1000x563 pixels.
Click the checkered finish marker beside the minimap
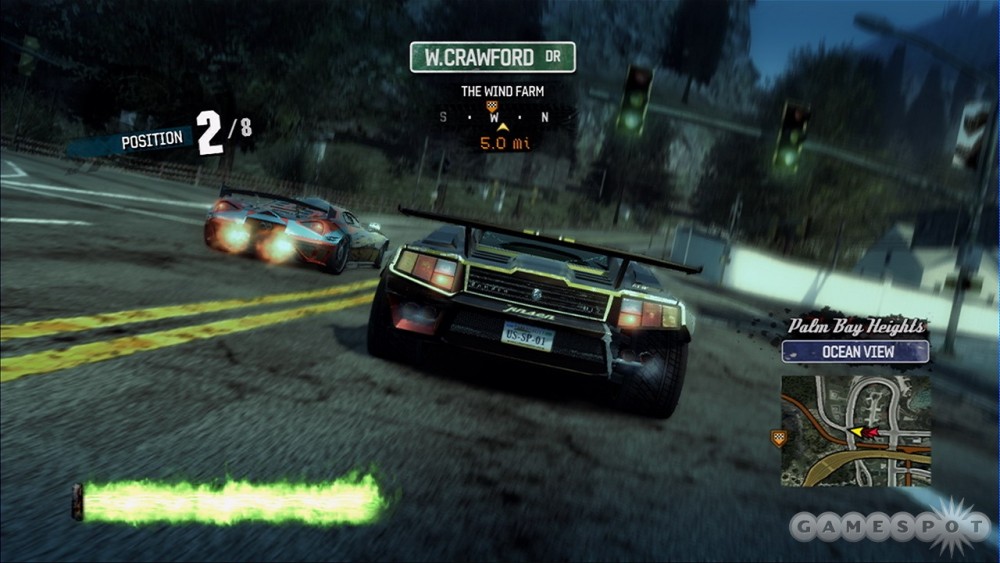pyautogui.click(x=777, y=436)
